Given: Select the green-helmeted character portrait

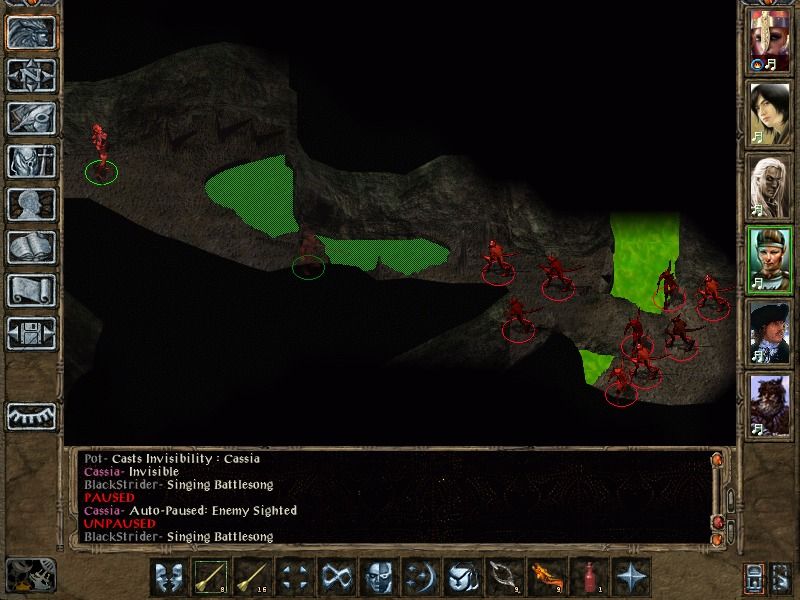Looking at the screenshot, I should pos(769,258).
